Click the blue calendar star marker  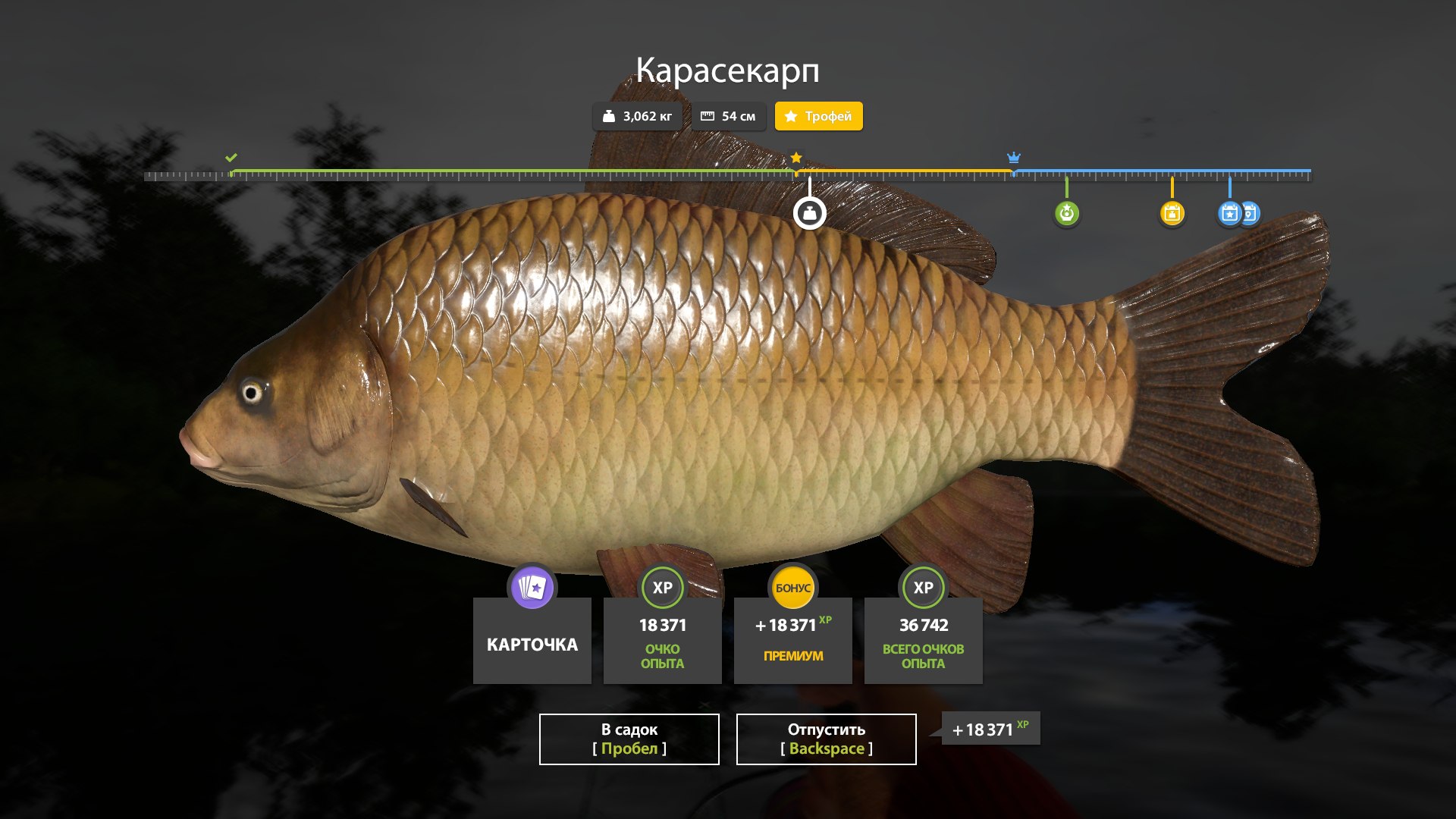(x=1229, y=213)
